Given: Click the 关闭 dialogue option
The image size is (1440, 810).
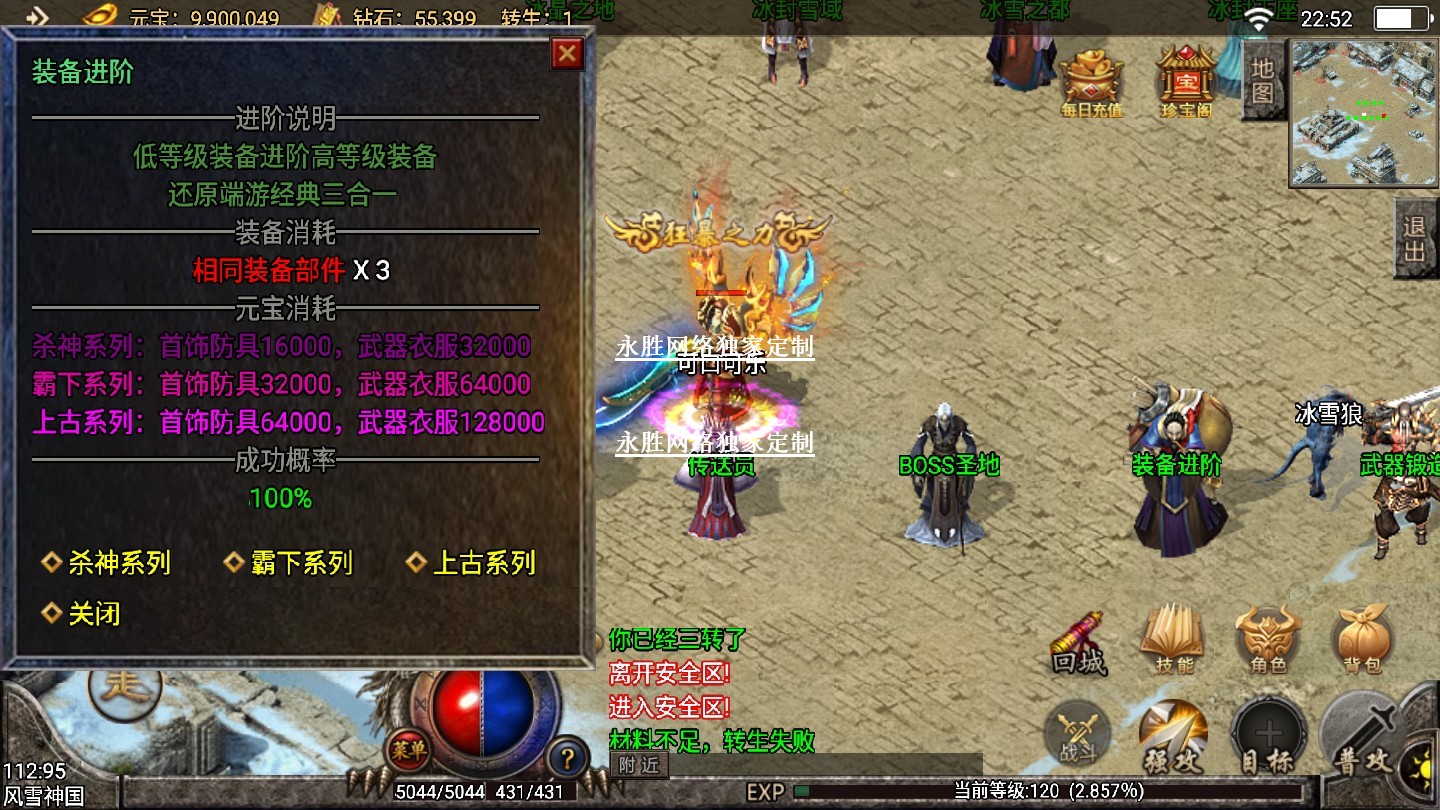Looking at the screenshot, I should tap(93, 613).
